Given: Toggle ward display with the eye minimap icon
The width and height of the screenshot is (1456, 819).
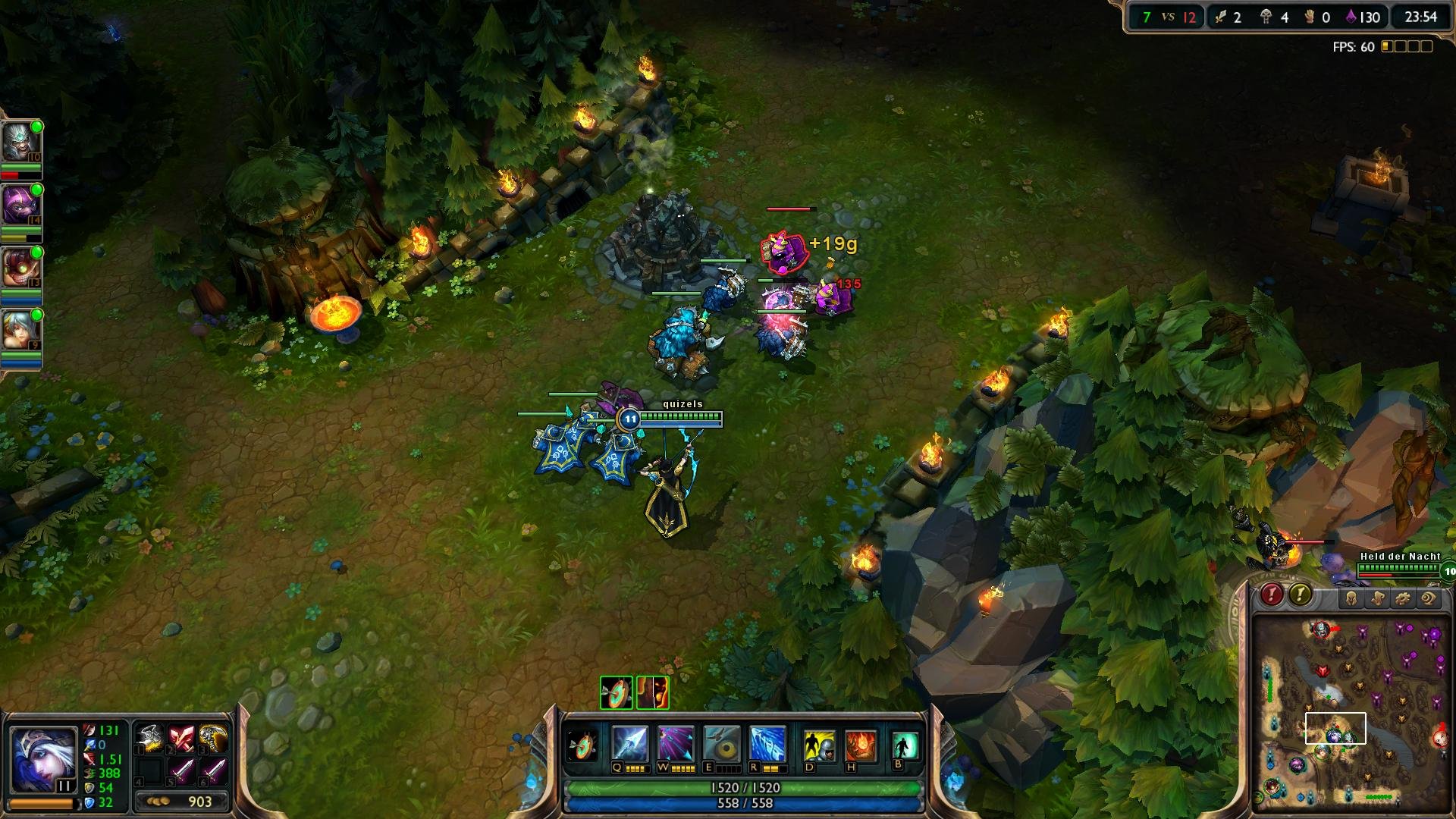Looking at the screenshot, I should pyautogui.click(x=1427, y=598).
